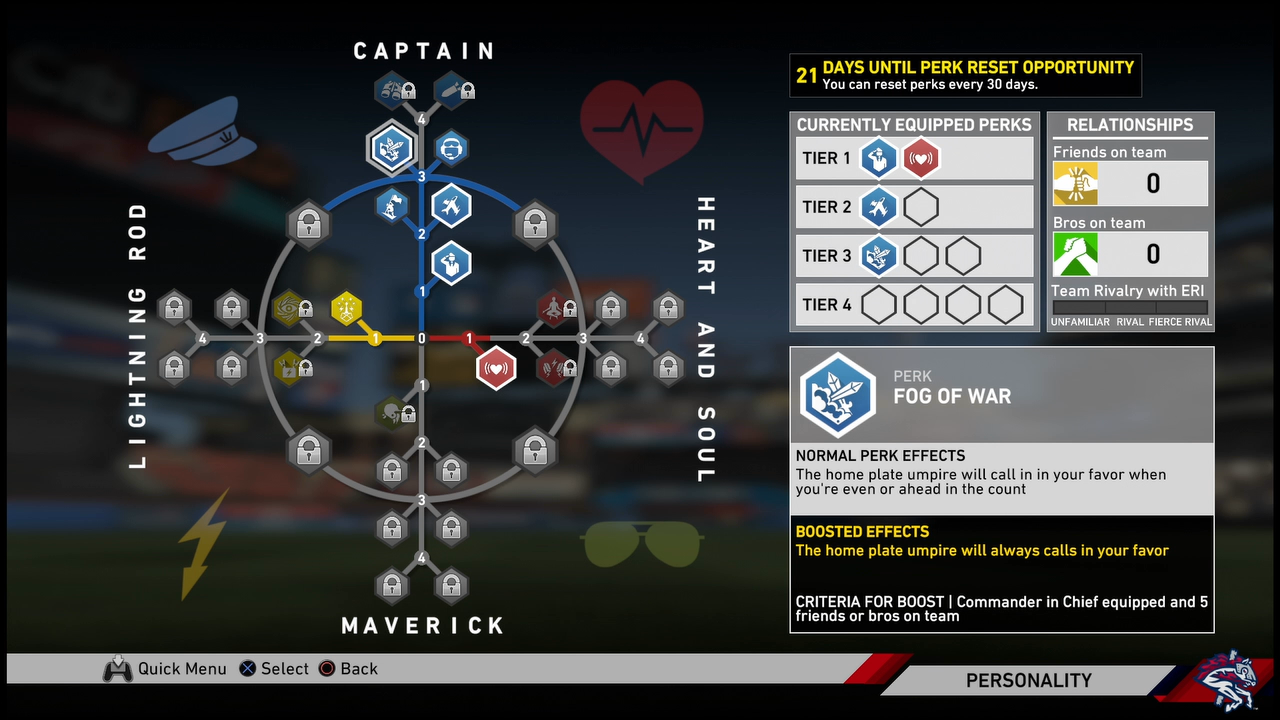
Task: Select the locked dark green Maverick perk
Action: tap(392, 411)
